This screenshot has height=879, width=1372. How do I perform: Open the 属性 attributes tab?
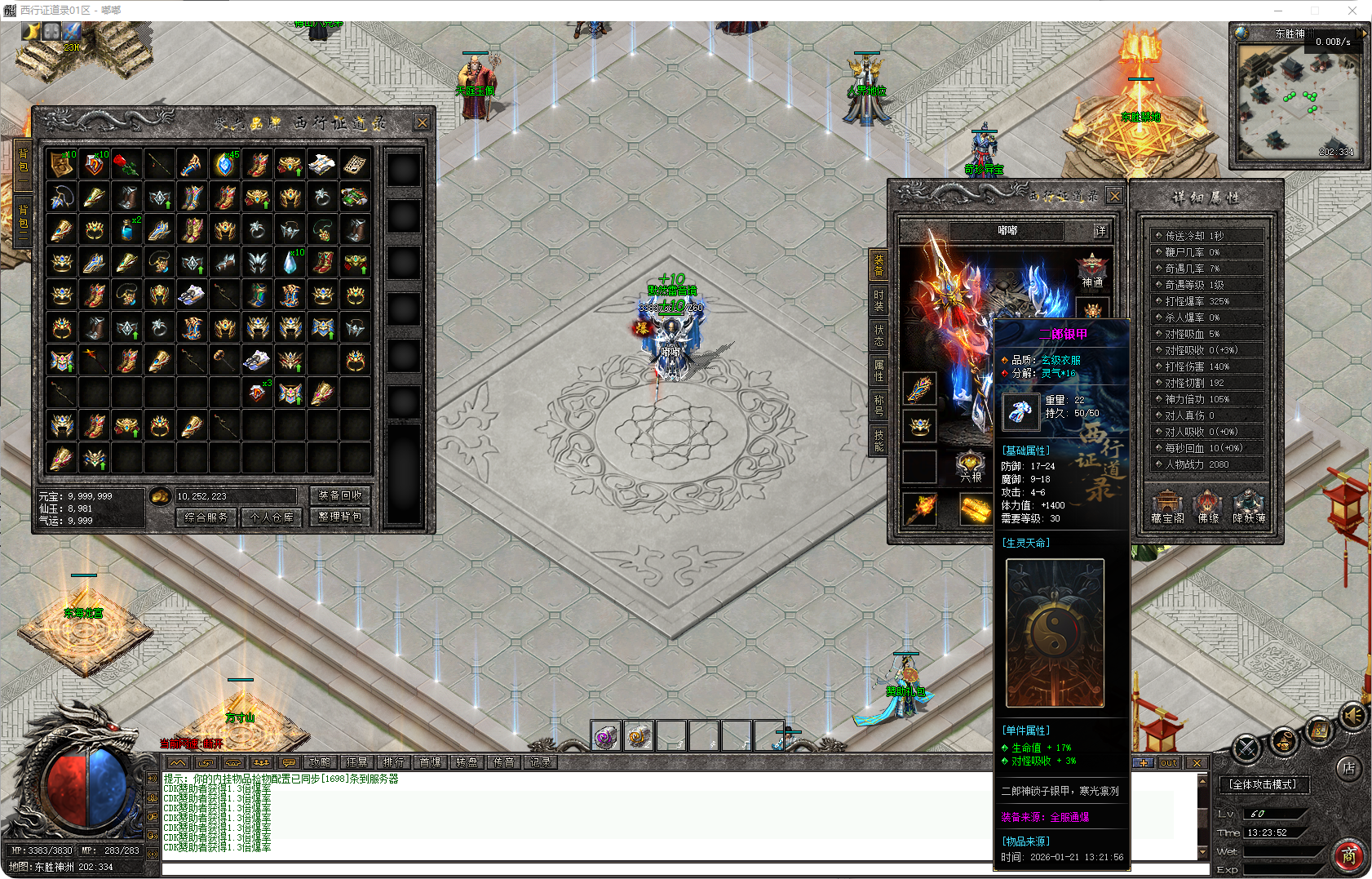click(x=879, y=371)
